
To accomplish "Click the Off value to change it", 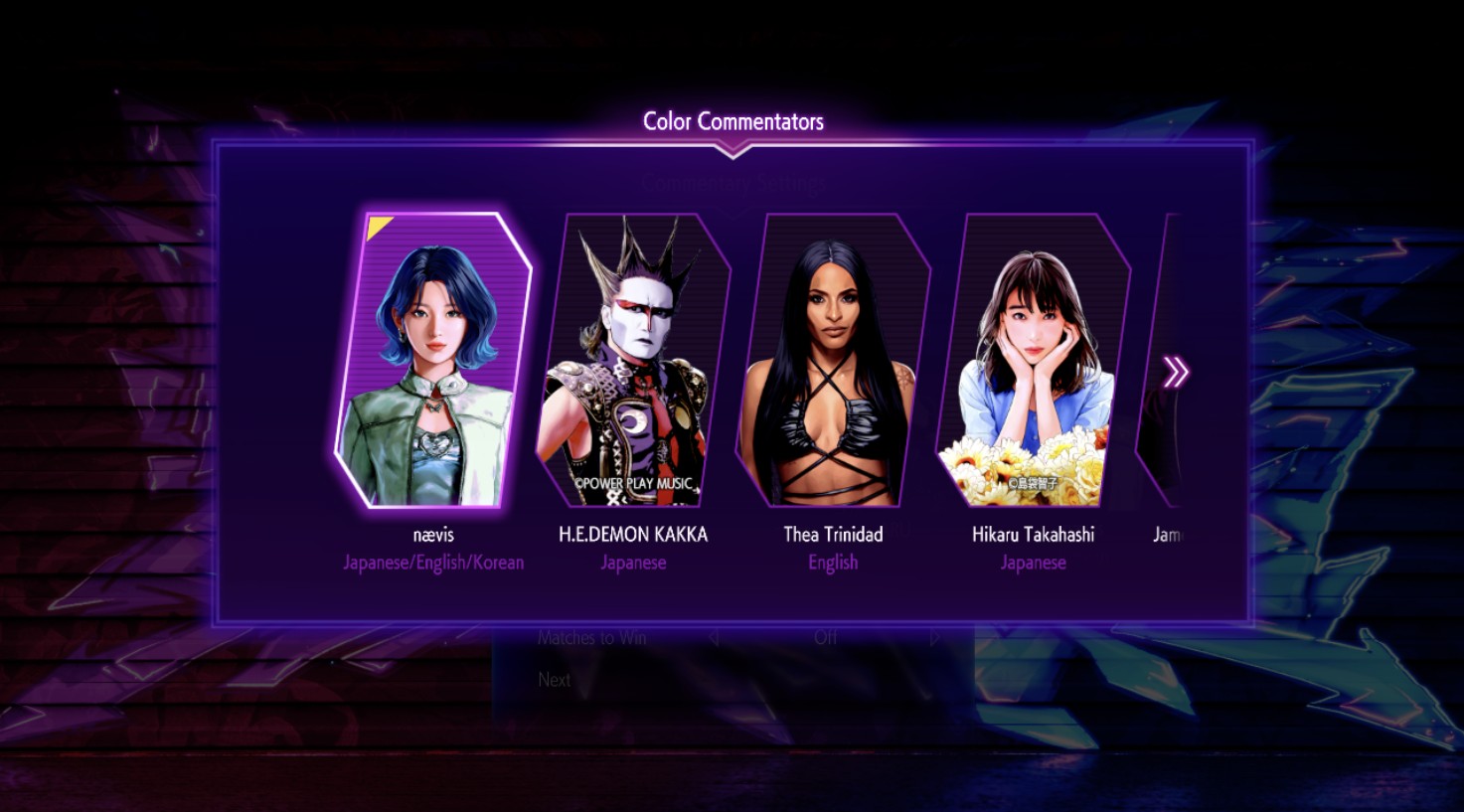I will [x=828, y=637].
